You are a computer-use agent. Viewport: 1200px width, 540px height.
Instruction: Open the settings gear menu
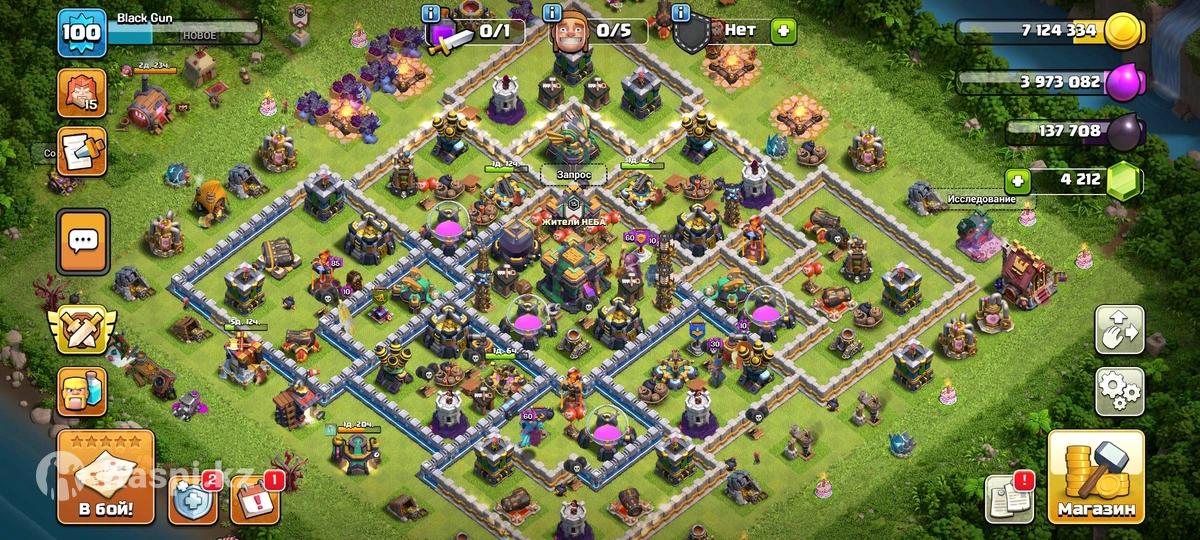click(x=1119, y=390)
